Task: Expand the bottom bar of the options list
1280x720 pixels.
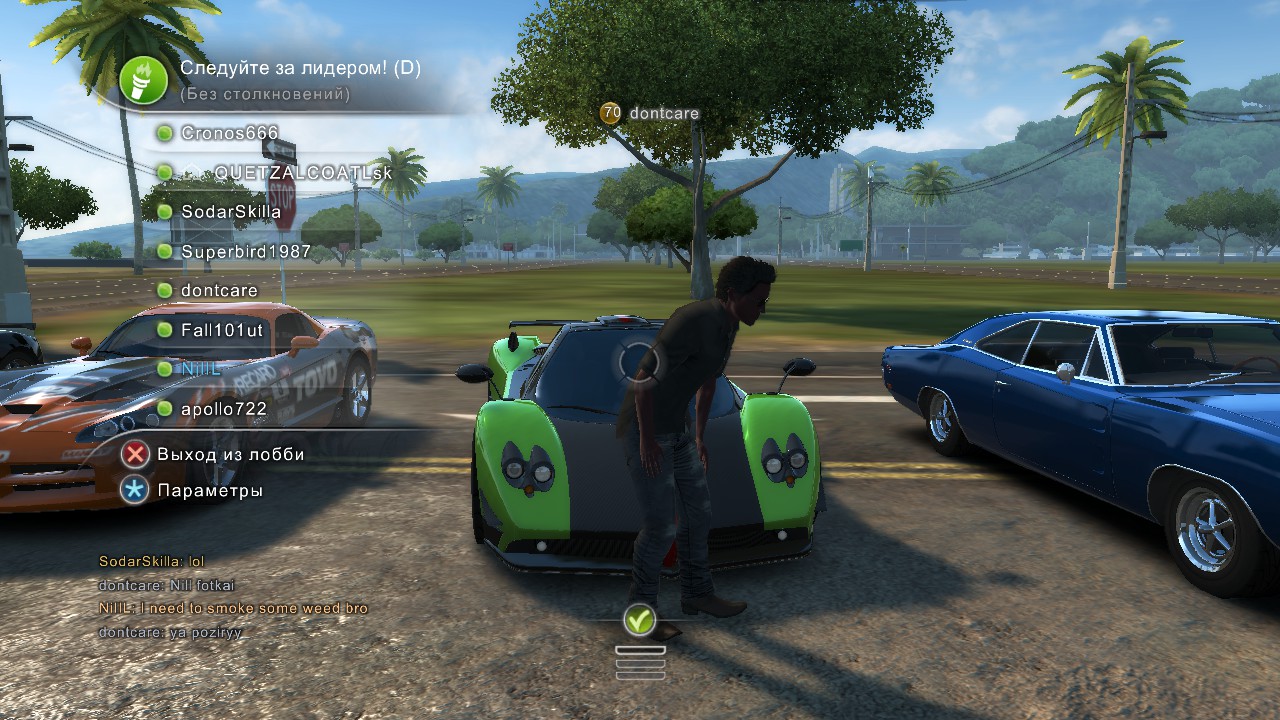Action: point(640,676)
